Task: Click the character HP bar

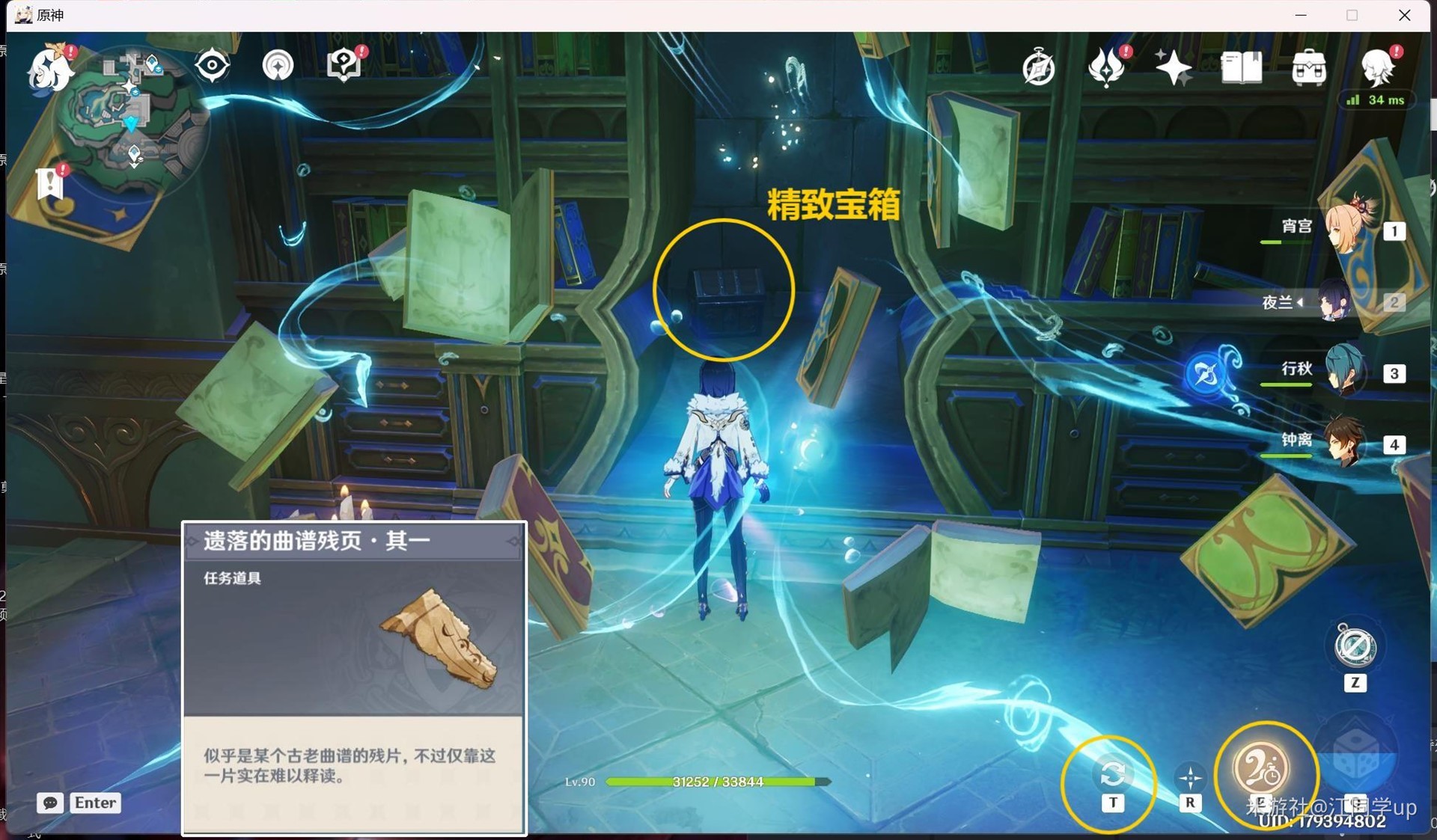Action: click(x=715, y=782)
